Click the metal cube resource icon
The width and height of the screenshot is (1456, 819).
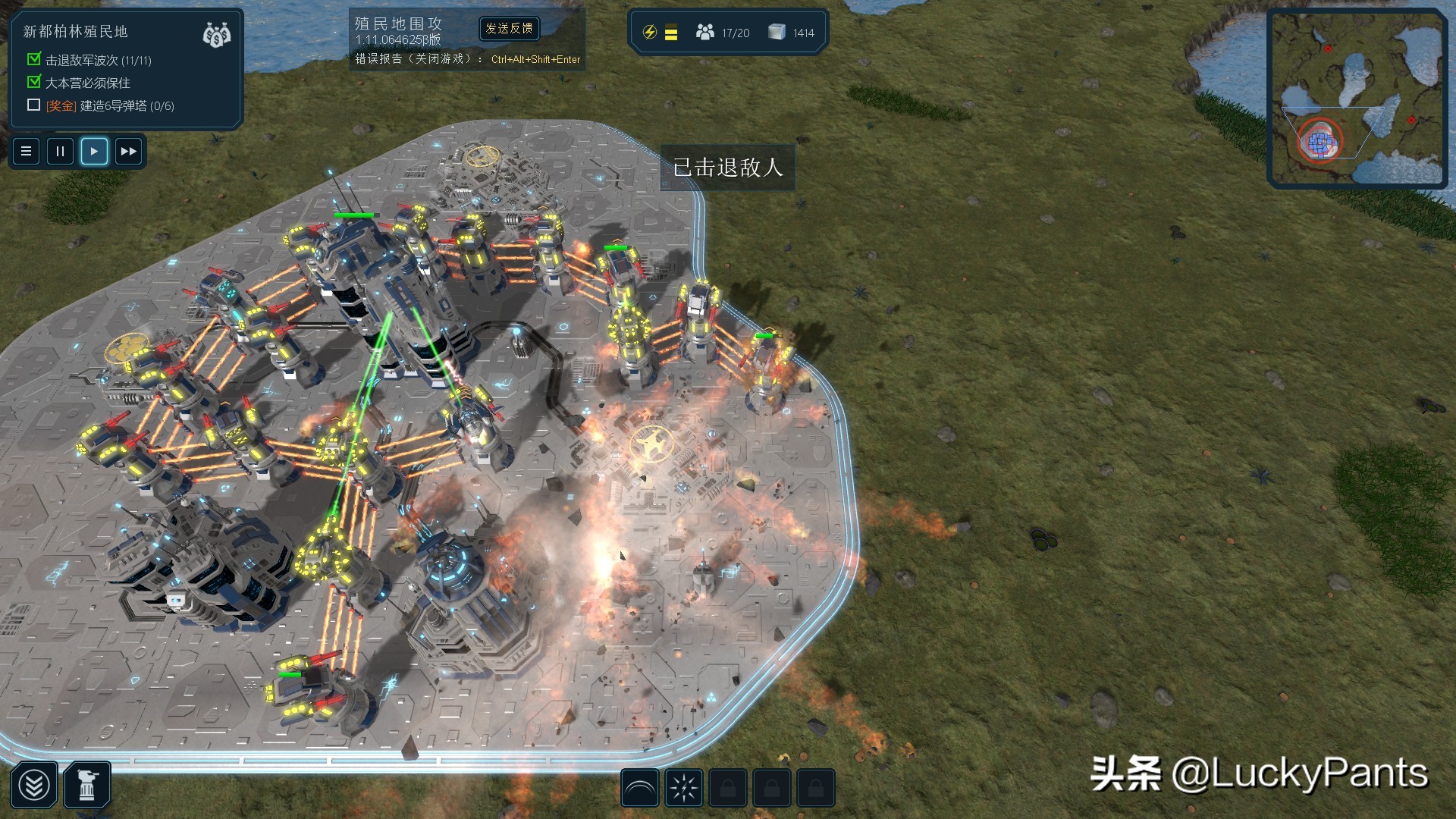point(776,32)
